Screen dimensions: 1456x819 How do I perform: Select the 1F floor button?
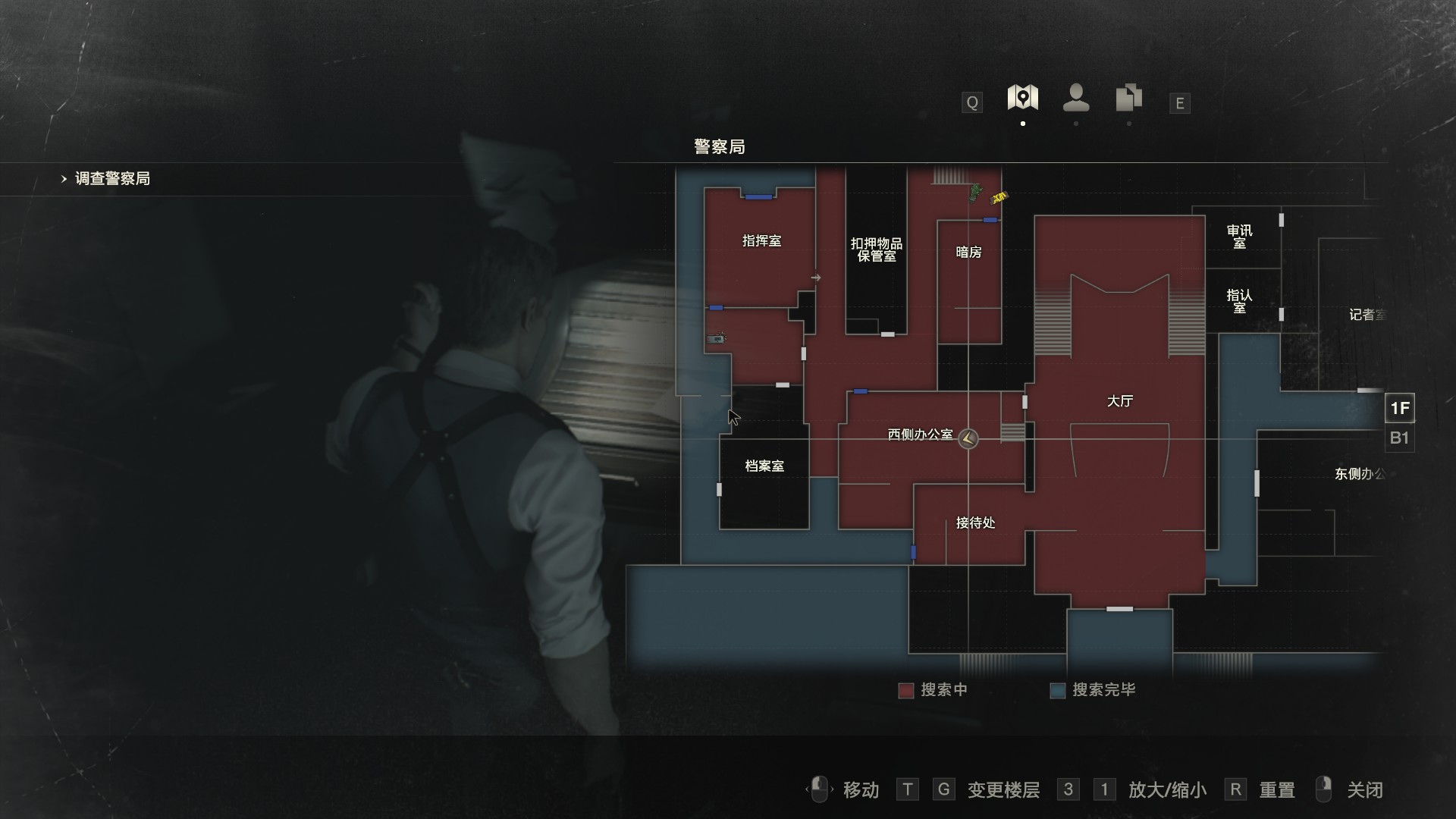tap(1399, 409)
